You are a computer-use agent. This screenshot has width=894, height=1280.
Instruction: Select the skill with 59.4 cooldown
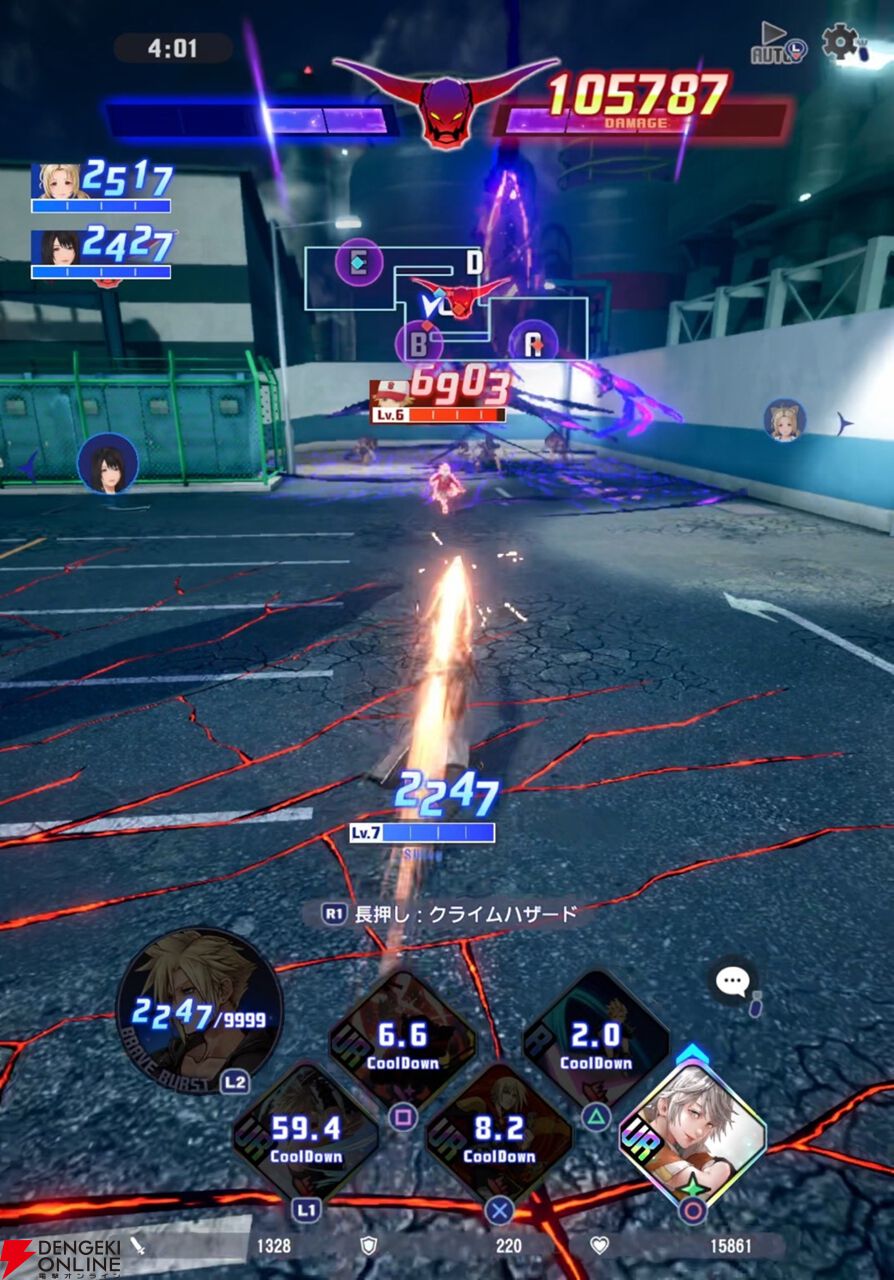click(306, 1135)
